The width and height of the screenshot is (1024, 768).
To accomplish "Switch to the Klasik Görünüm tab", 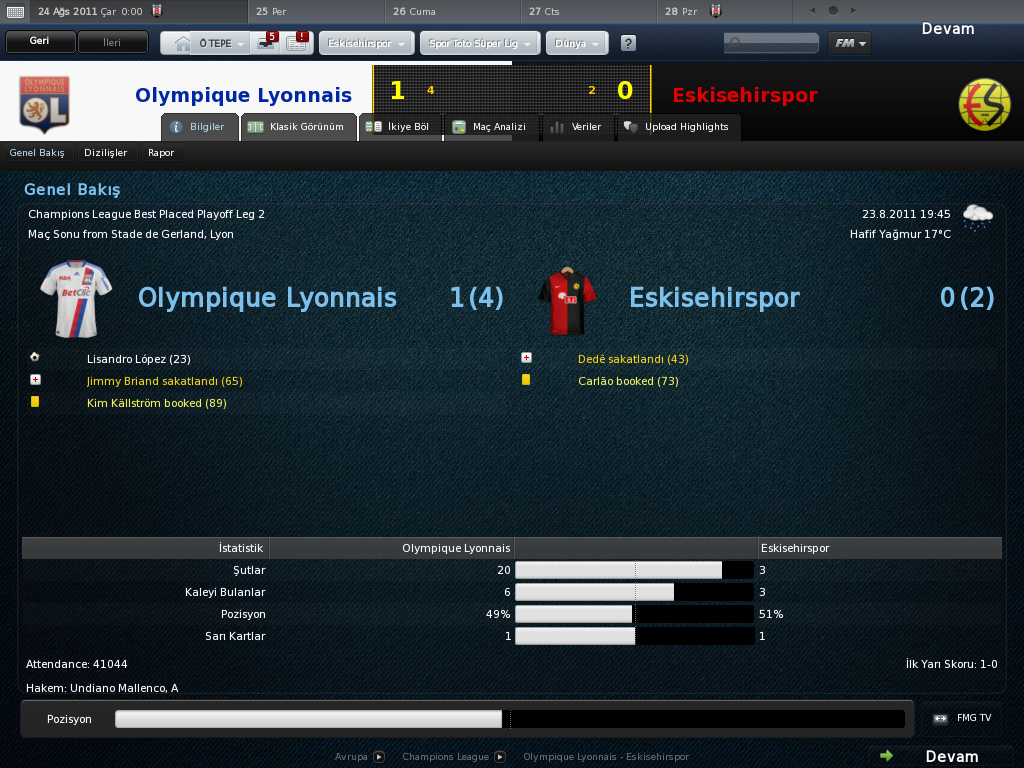I will (299, 127).
